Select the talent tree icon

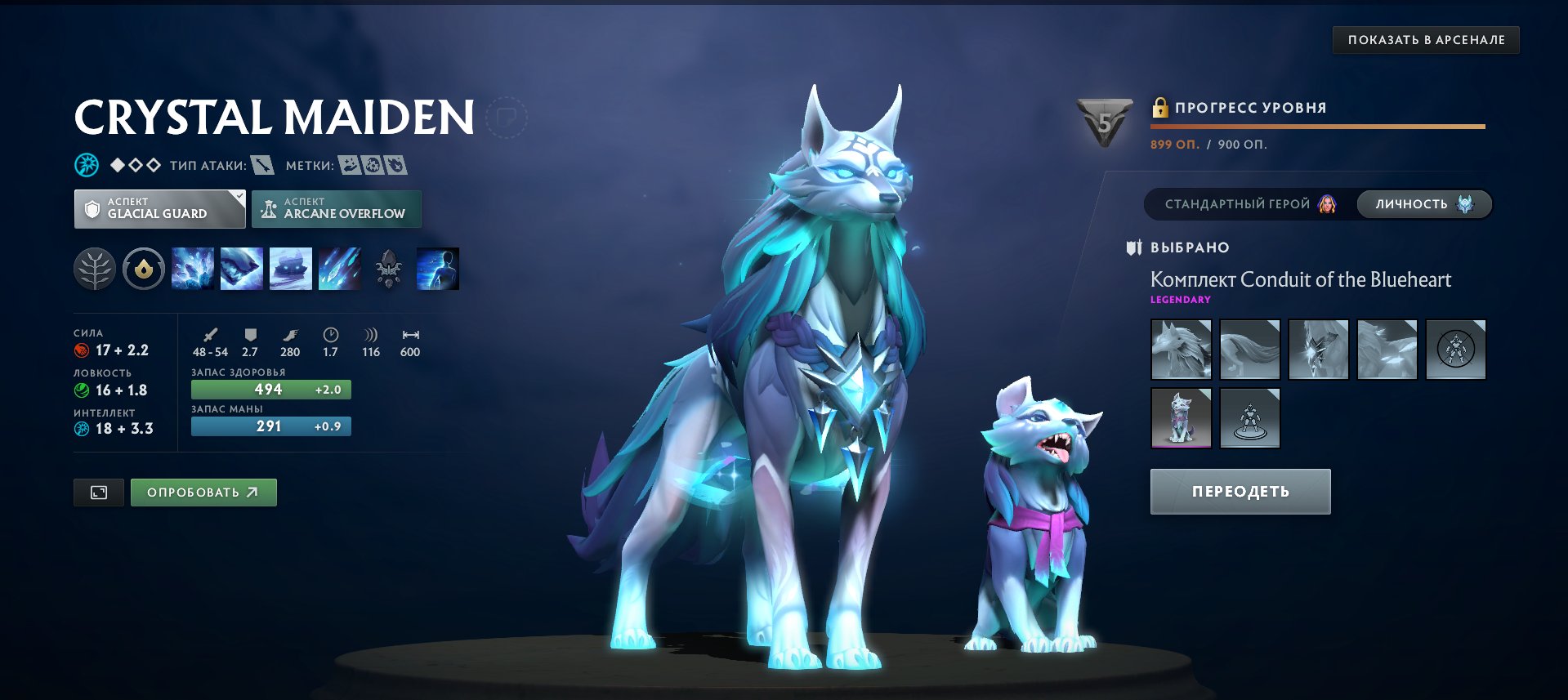pos(96,269)
